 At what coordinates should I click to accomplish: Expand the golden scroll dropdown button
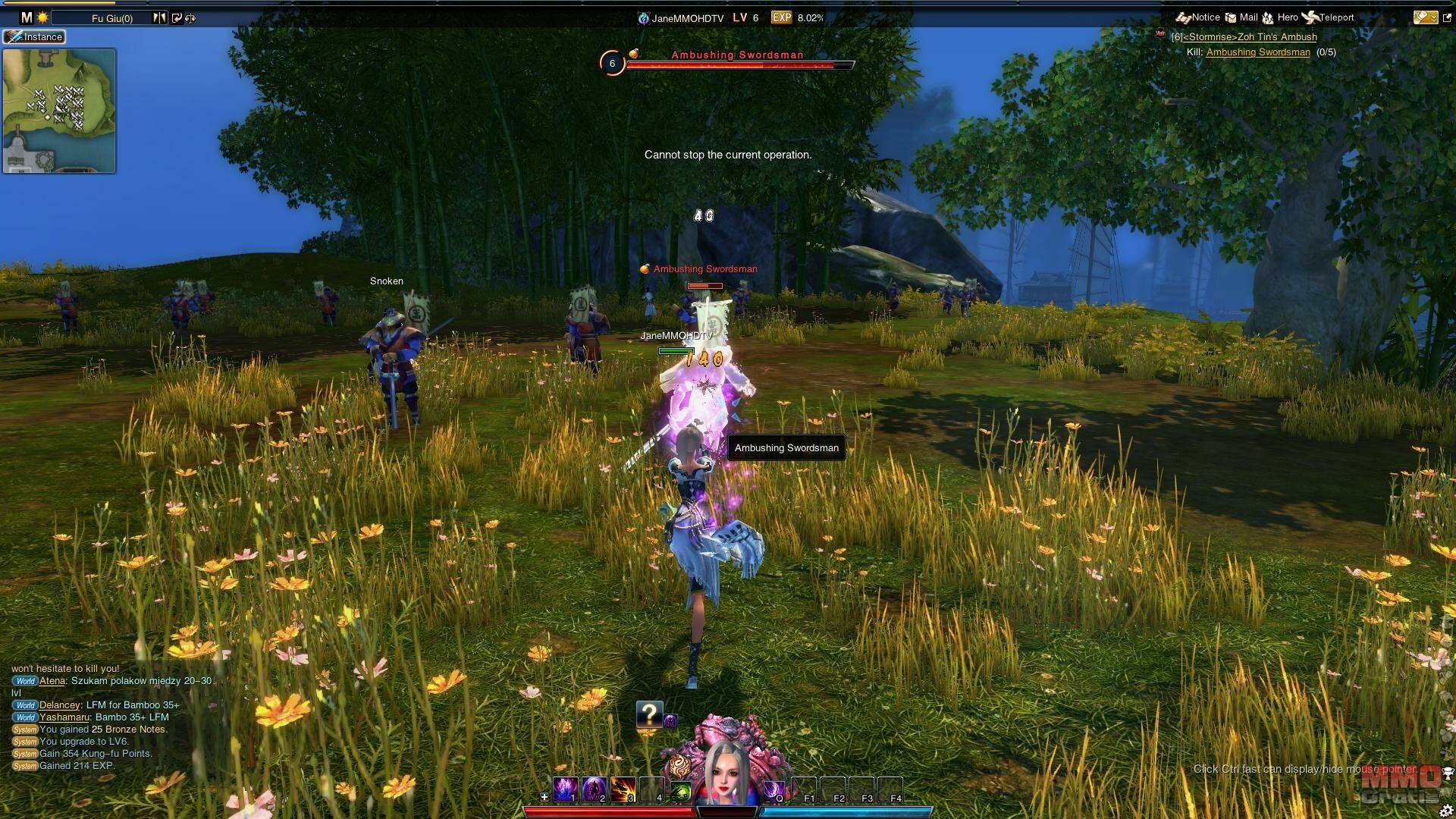(x=1424, y=17)
